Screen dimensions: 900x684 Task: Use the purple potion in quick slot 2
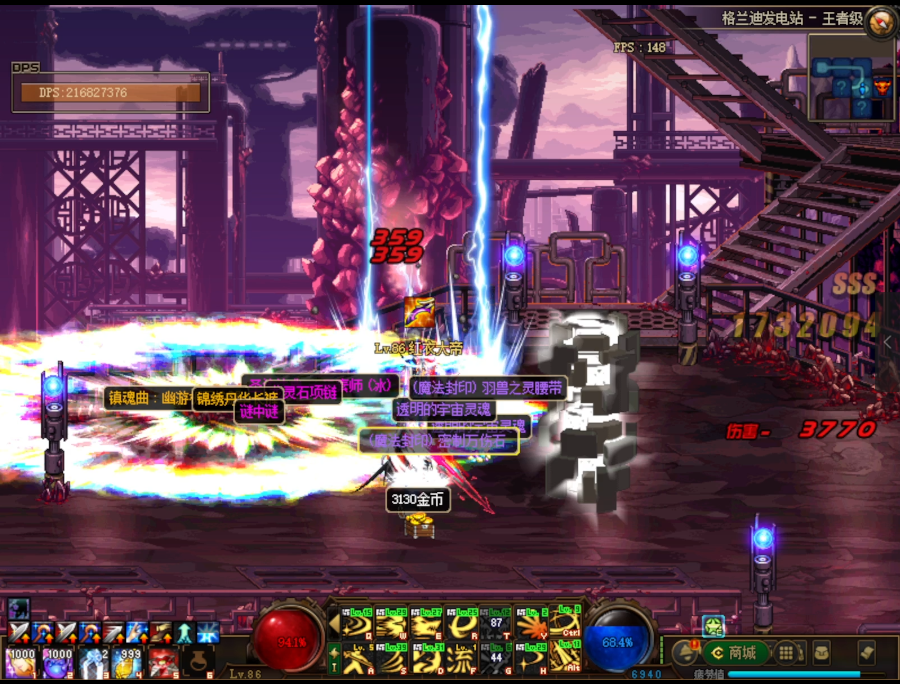click(x=56, y=661)
